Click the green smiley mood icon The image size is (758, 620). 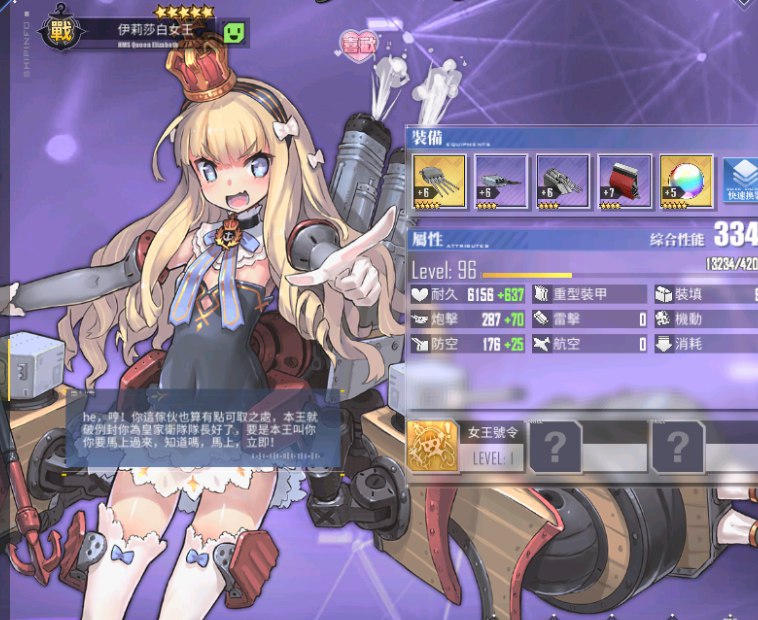(x=234, y=33)
